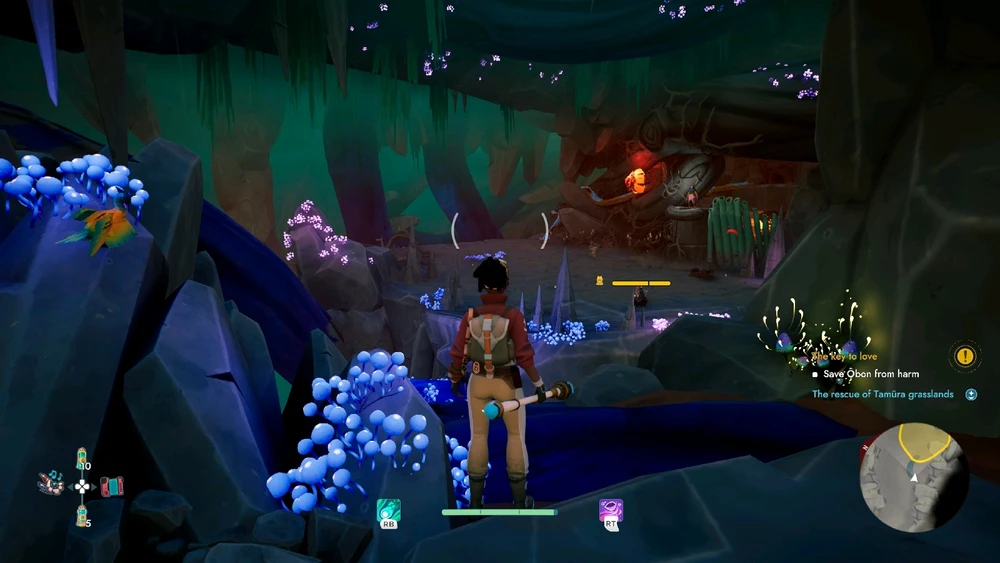1000x563 pixels.
Task: Select the teal potion with count 5
Action: click(81, 516)
